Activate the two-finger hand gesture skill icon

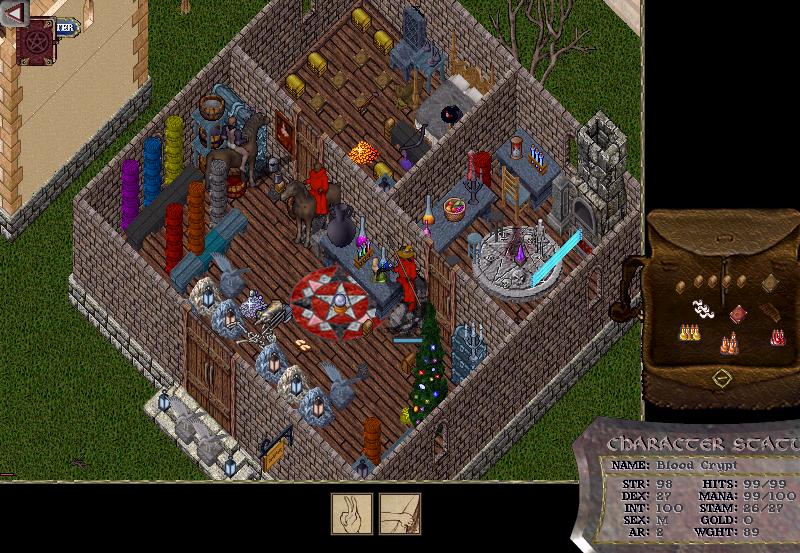352,513
